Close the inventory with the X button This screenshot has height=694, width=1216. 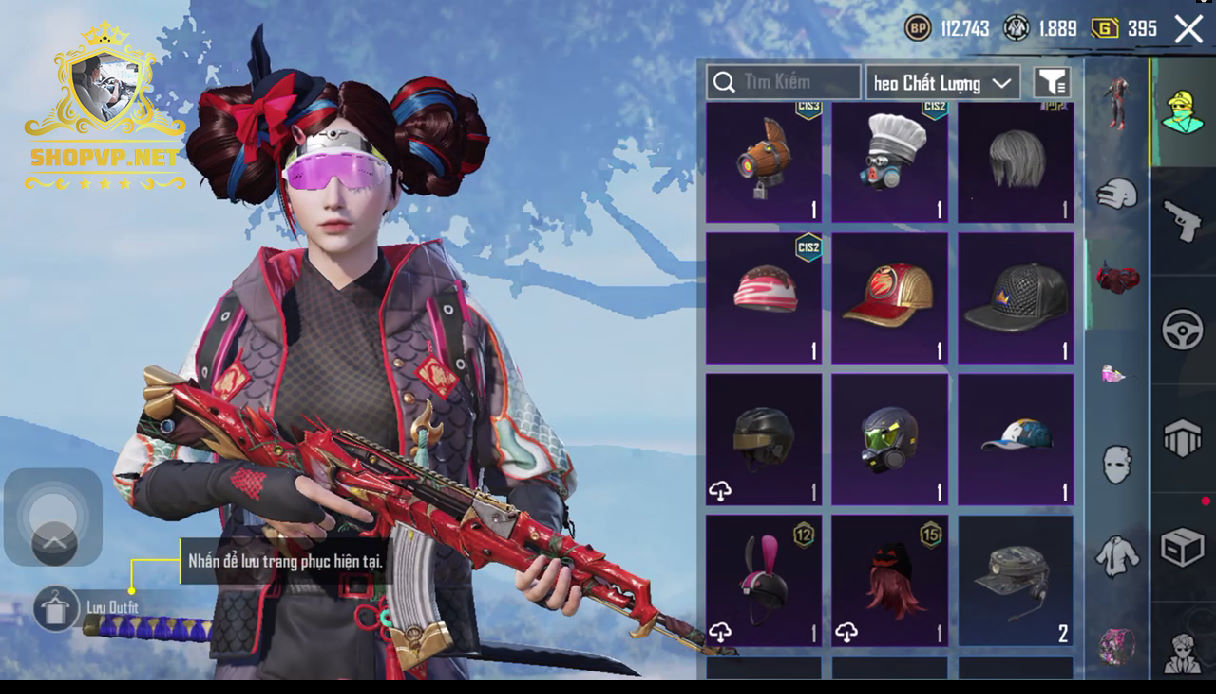click(x=1189, y=29)
